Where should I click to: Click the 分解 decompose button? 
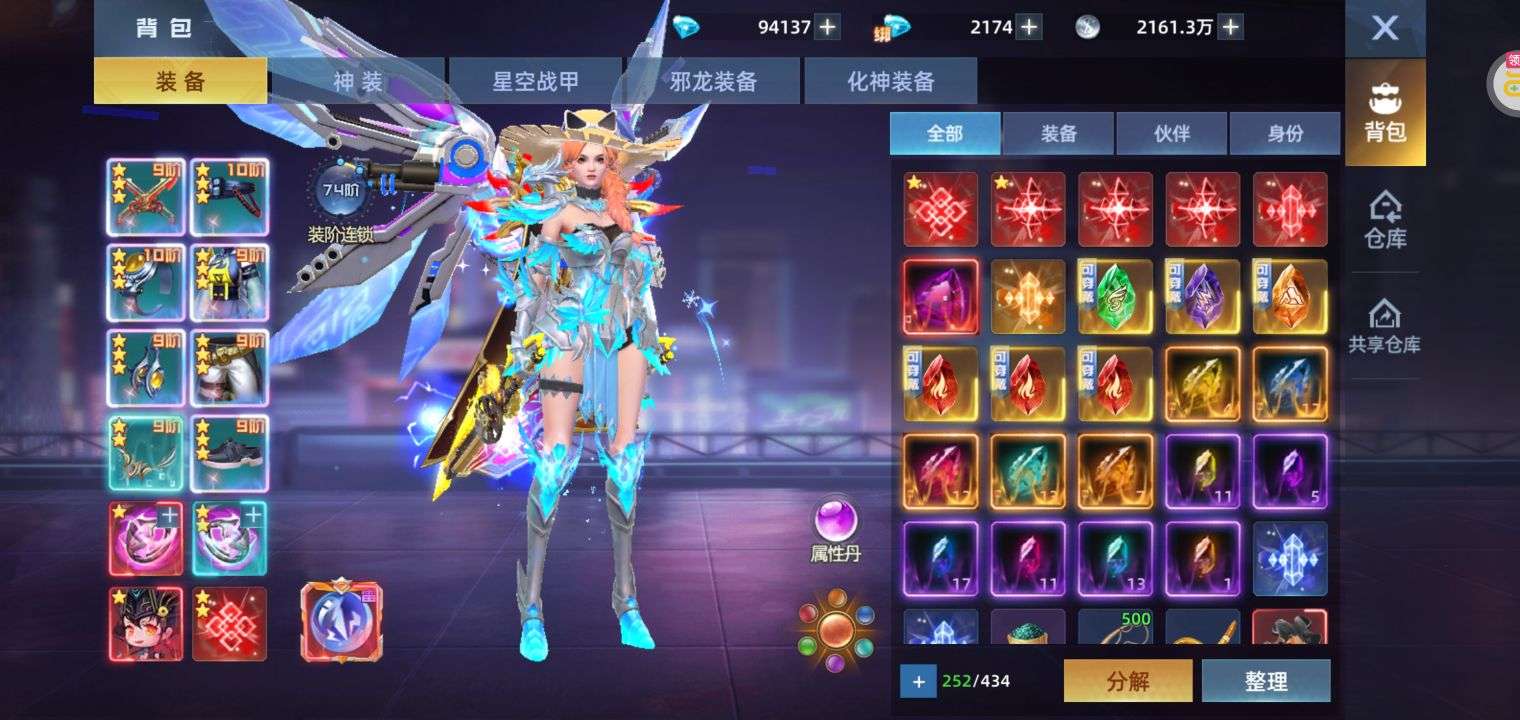(x=1128, y=681)
